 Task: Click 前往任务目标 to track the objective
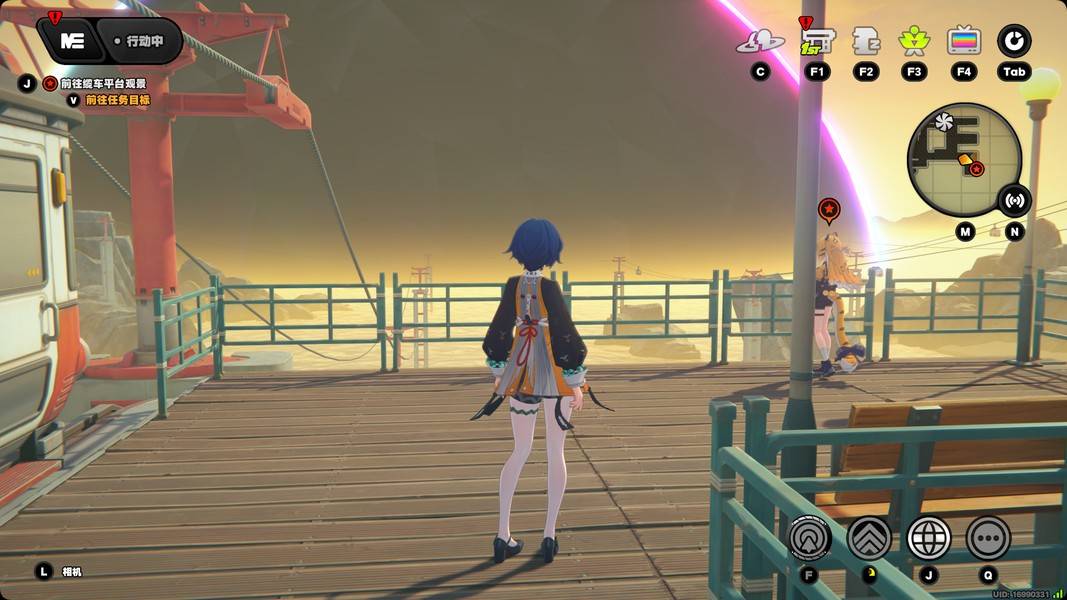tap(116, 100)
